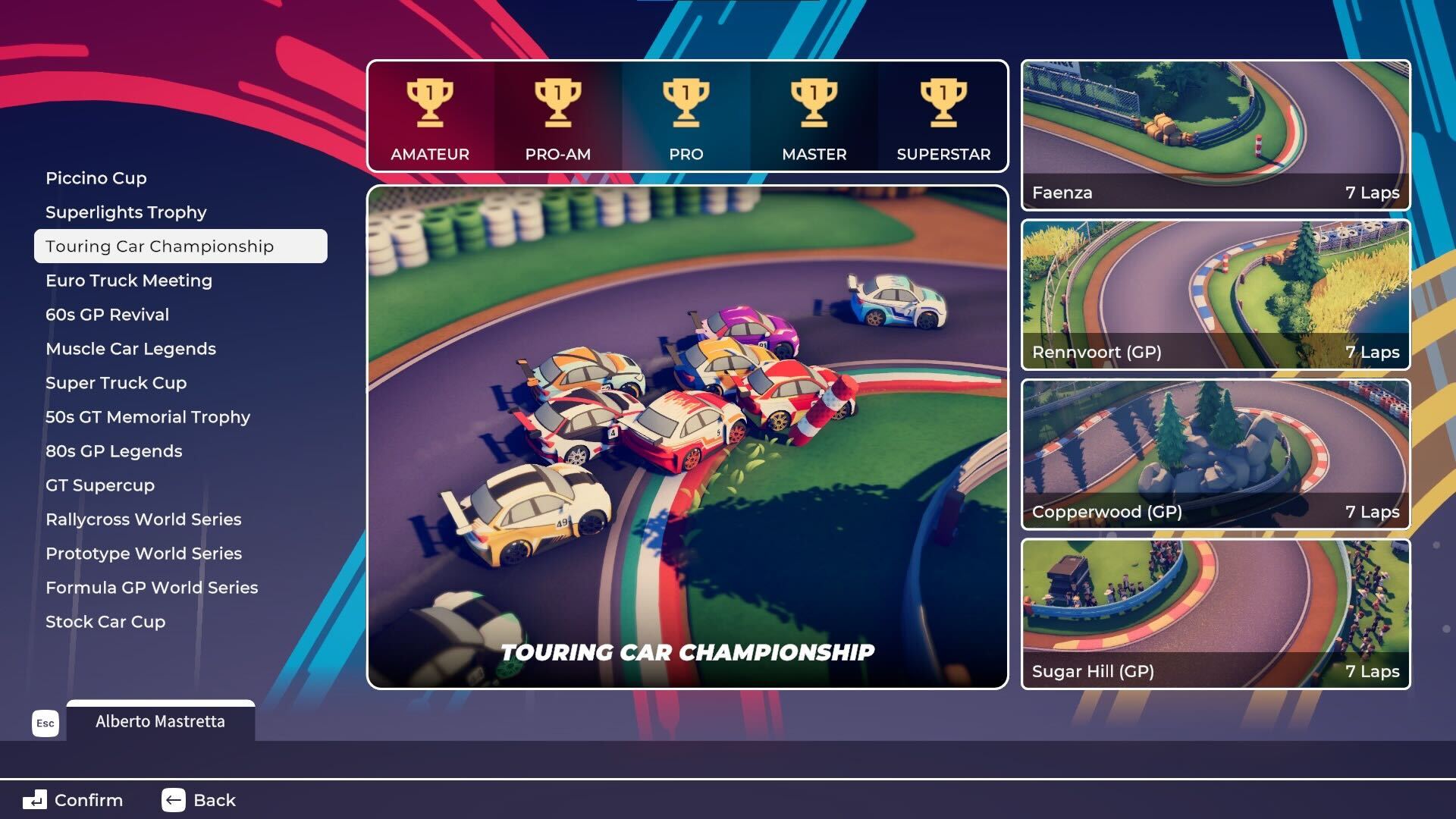View the Faenza track thumbnail

1216,135
